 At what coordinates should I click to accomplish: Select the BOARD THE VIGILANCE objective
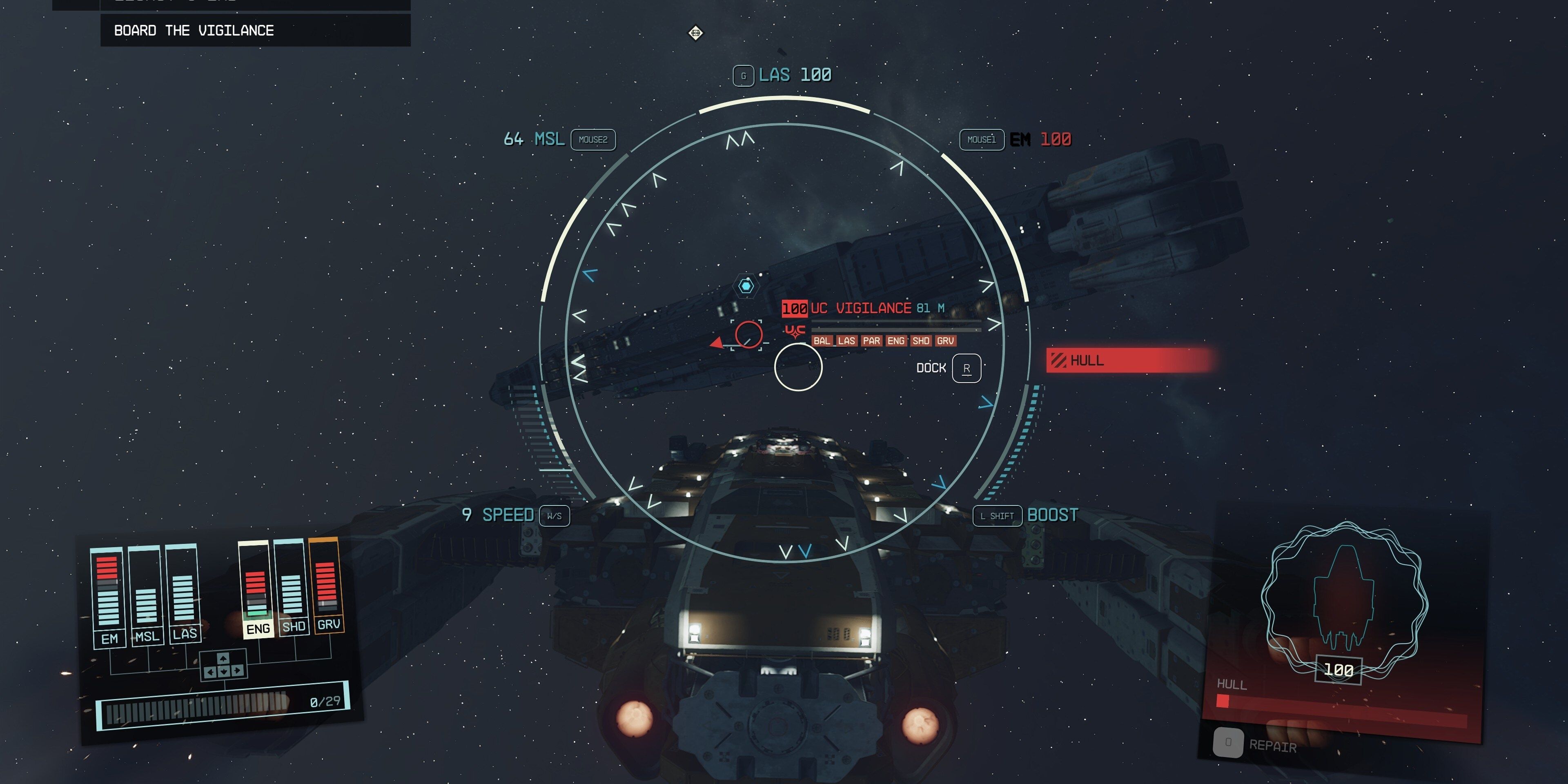point(194,30)
